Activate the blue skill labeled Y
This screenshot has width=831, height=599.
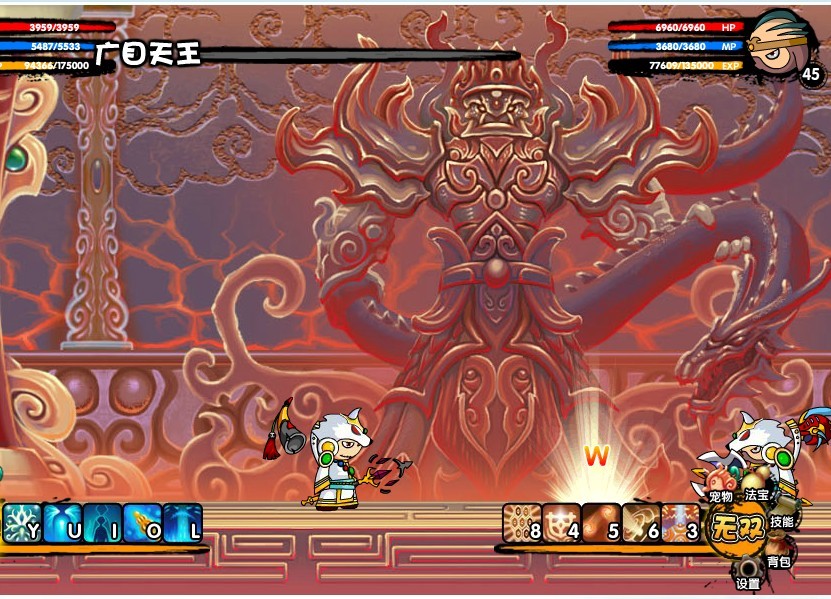pos(22,524)
